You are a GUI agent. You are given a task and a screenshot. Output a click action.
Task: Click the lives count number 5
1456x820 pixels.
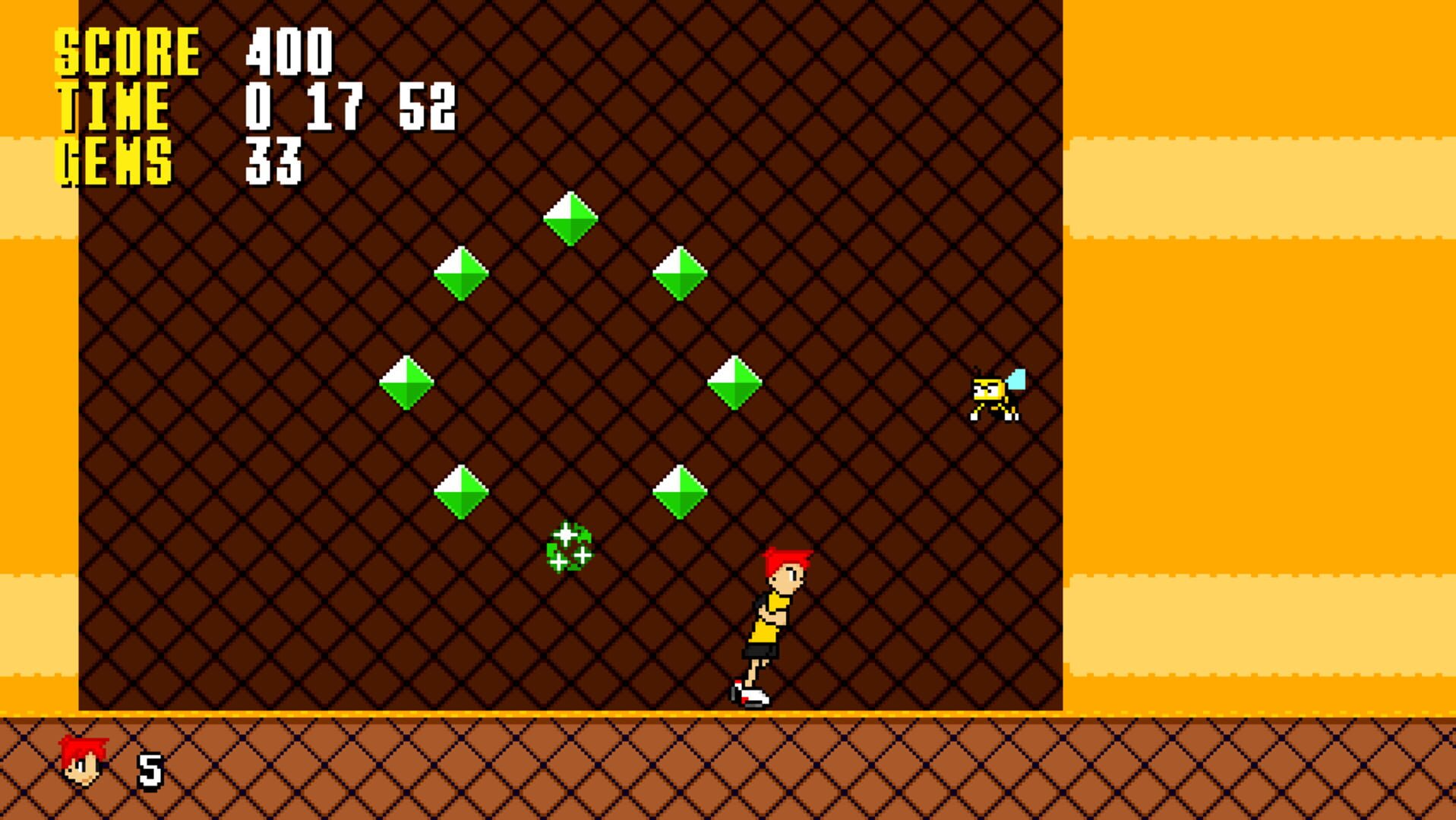click(x=149, y=769)
